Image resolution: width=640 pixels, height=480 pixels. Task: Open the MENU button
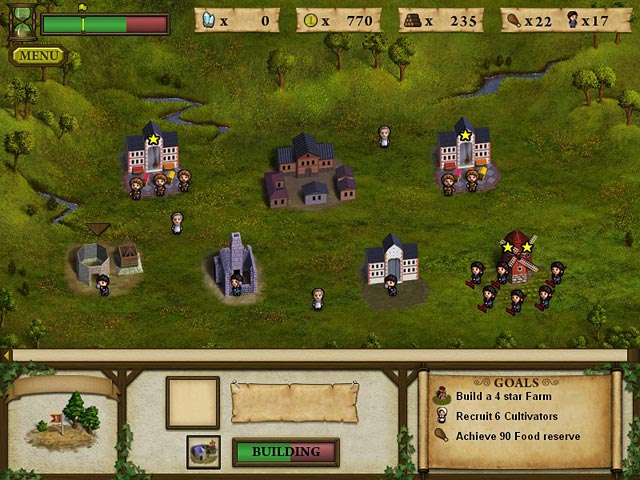click(x=38, y=55)
